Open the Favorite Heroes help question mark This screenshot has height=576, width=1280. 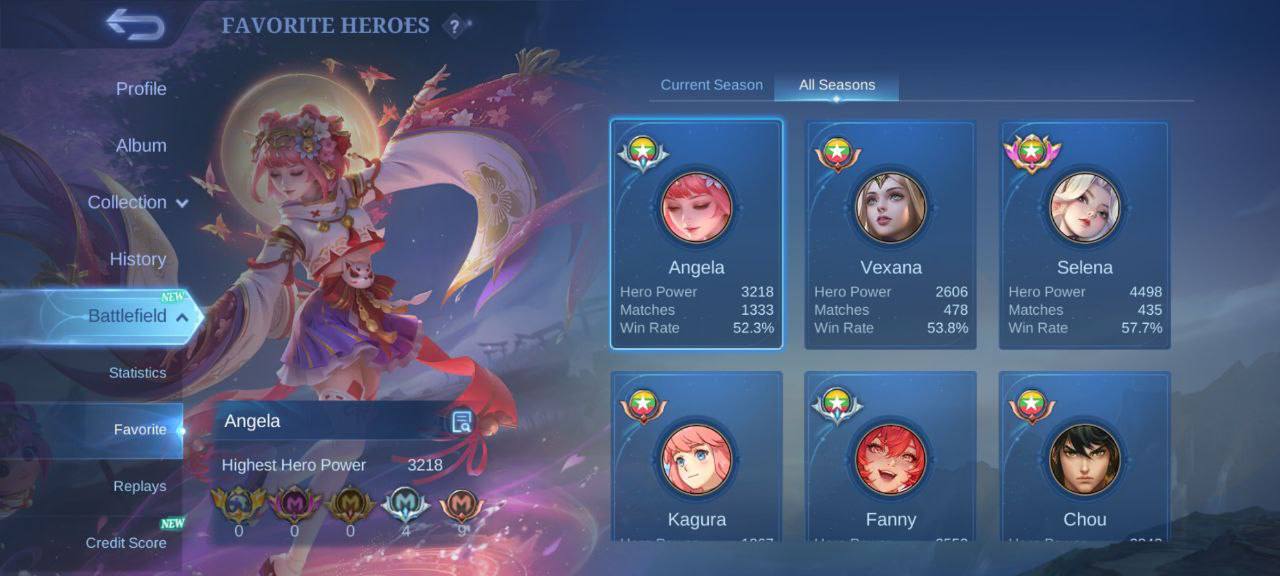pos(455,27)
